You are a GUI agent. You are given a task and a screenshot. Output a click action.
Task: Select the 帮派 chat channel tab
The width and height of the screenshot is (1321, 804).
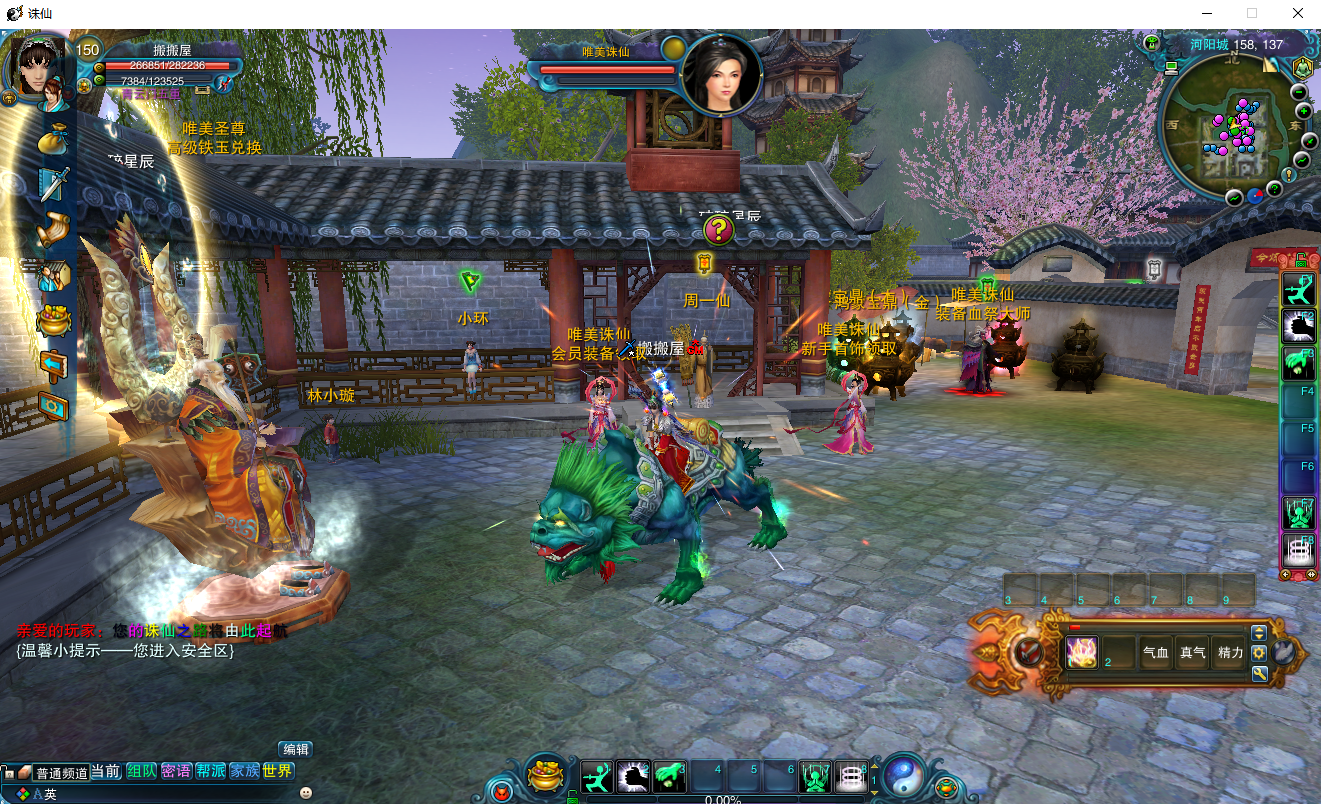click(x=210, y=771)
